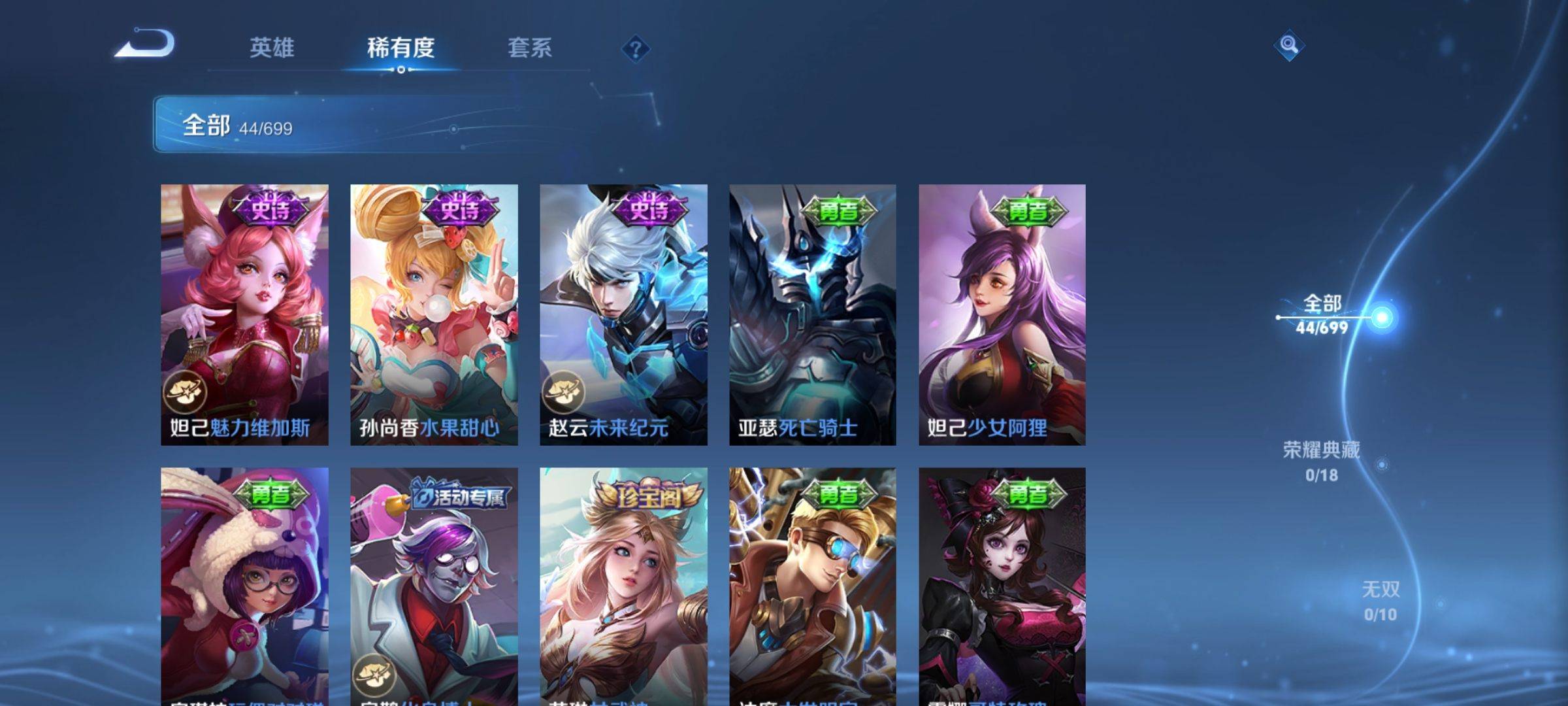The image size is (1568, 706).
Task: Open the magnifier search button
Action: coord(1288,45)
